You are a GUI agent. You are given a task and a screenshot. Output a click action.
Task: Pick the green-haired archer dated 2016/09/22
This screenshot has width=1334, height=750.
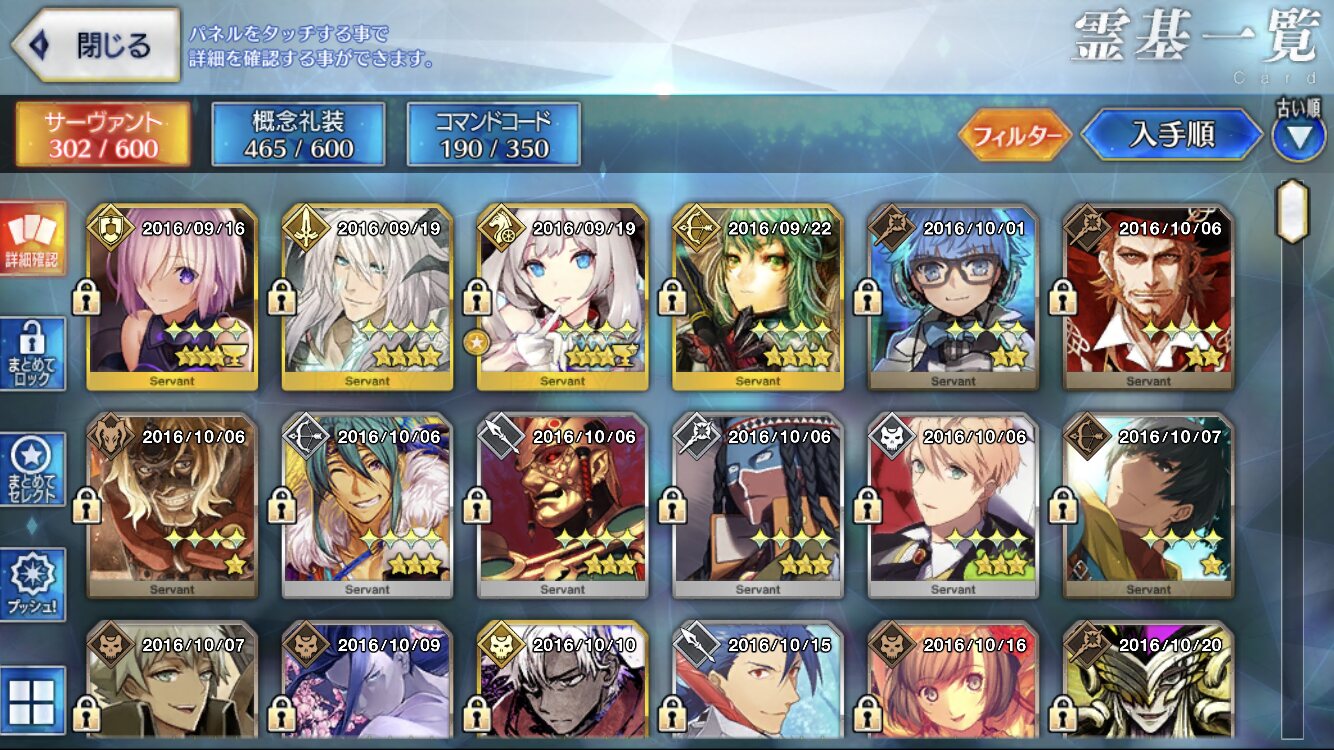tap(757, 297)
